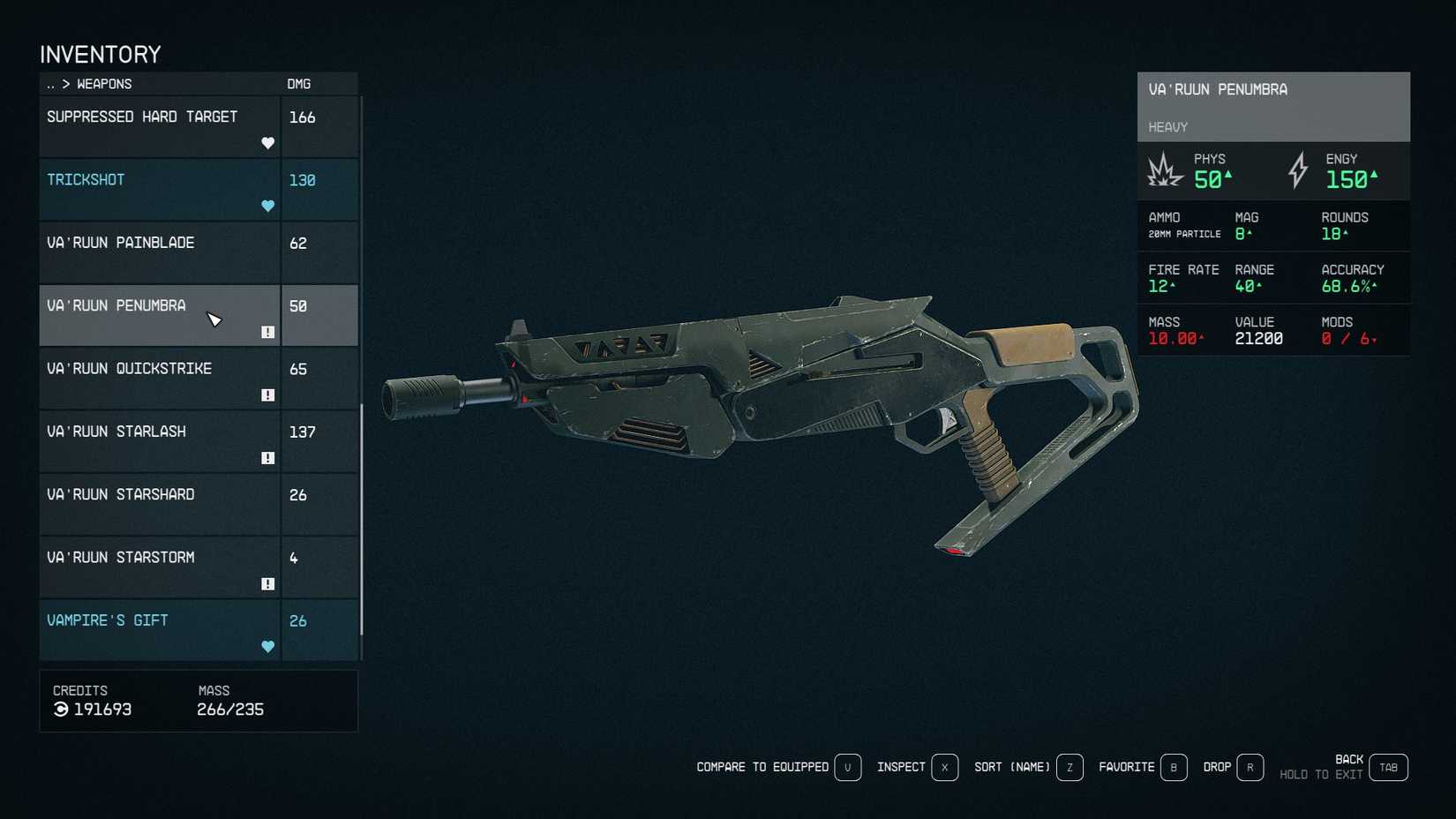
Task: Click the heart icon on Vampire's Gift
Action: click(x=267, y=646)
